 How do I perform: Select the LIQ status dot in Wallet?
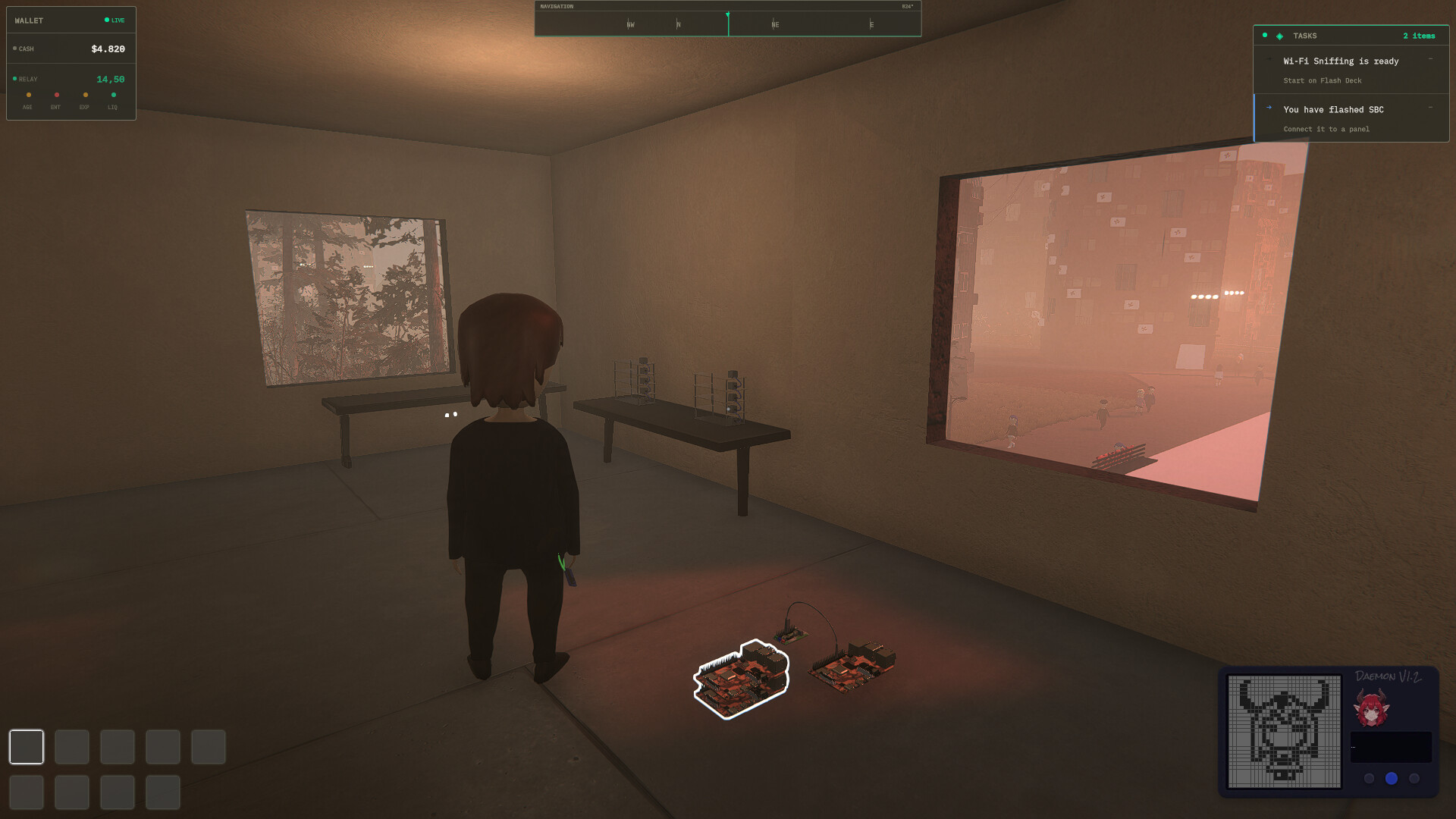pos(113,95)
